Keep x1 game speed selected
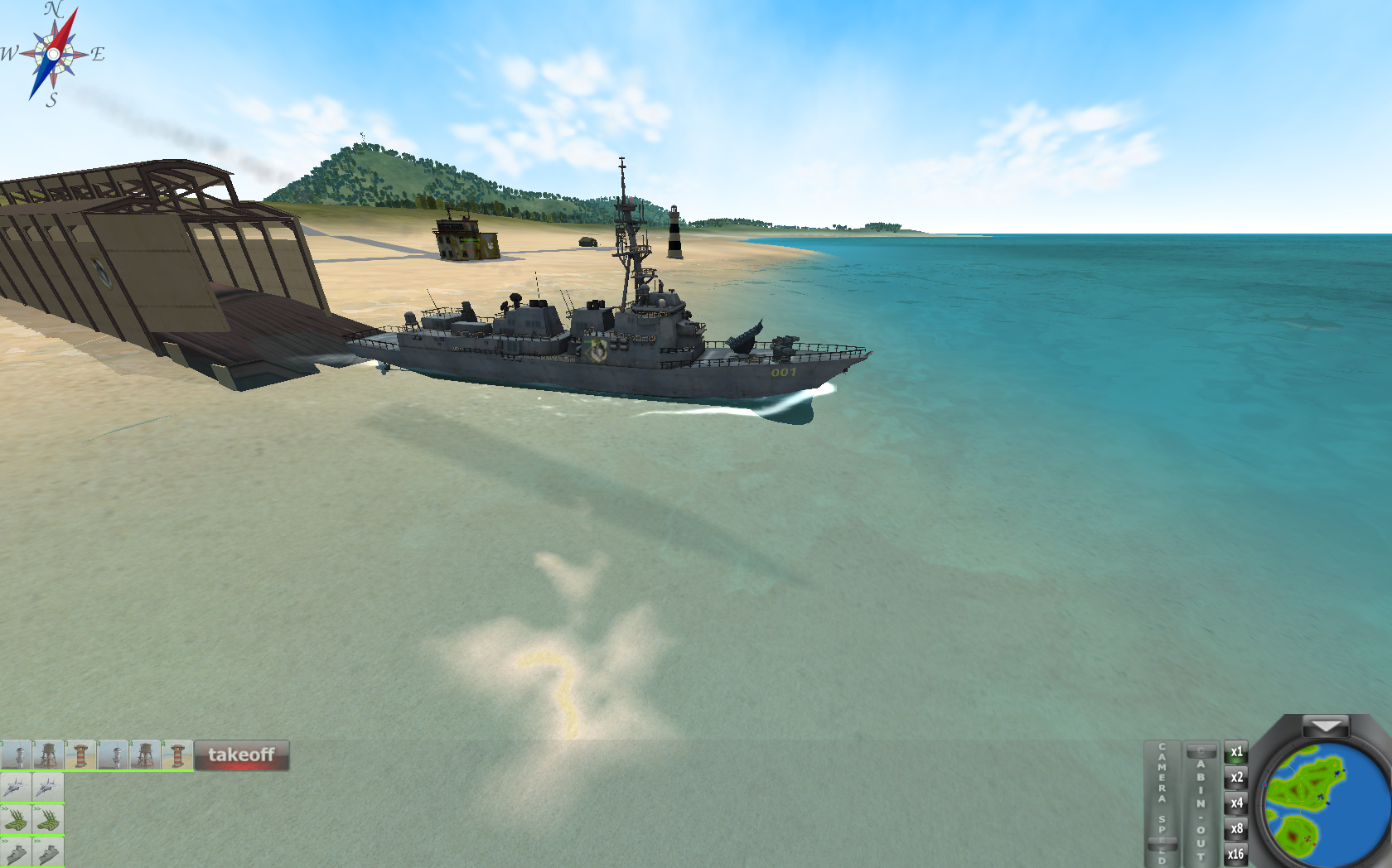Screen dimensions: 1392x868 click(1236, 753)
